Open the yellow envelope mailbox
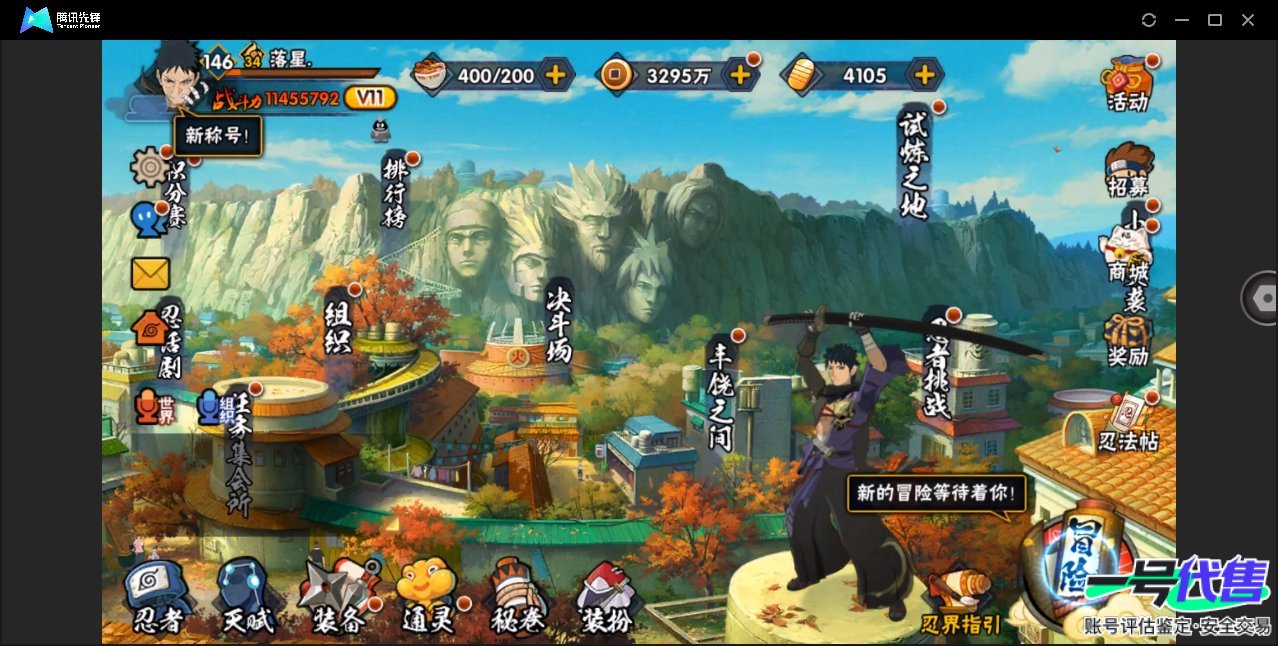The width and height of the screenshot is (1278, 646). [150, 273]
